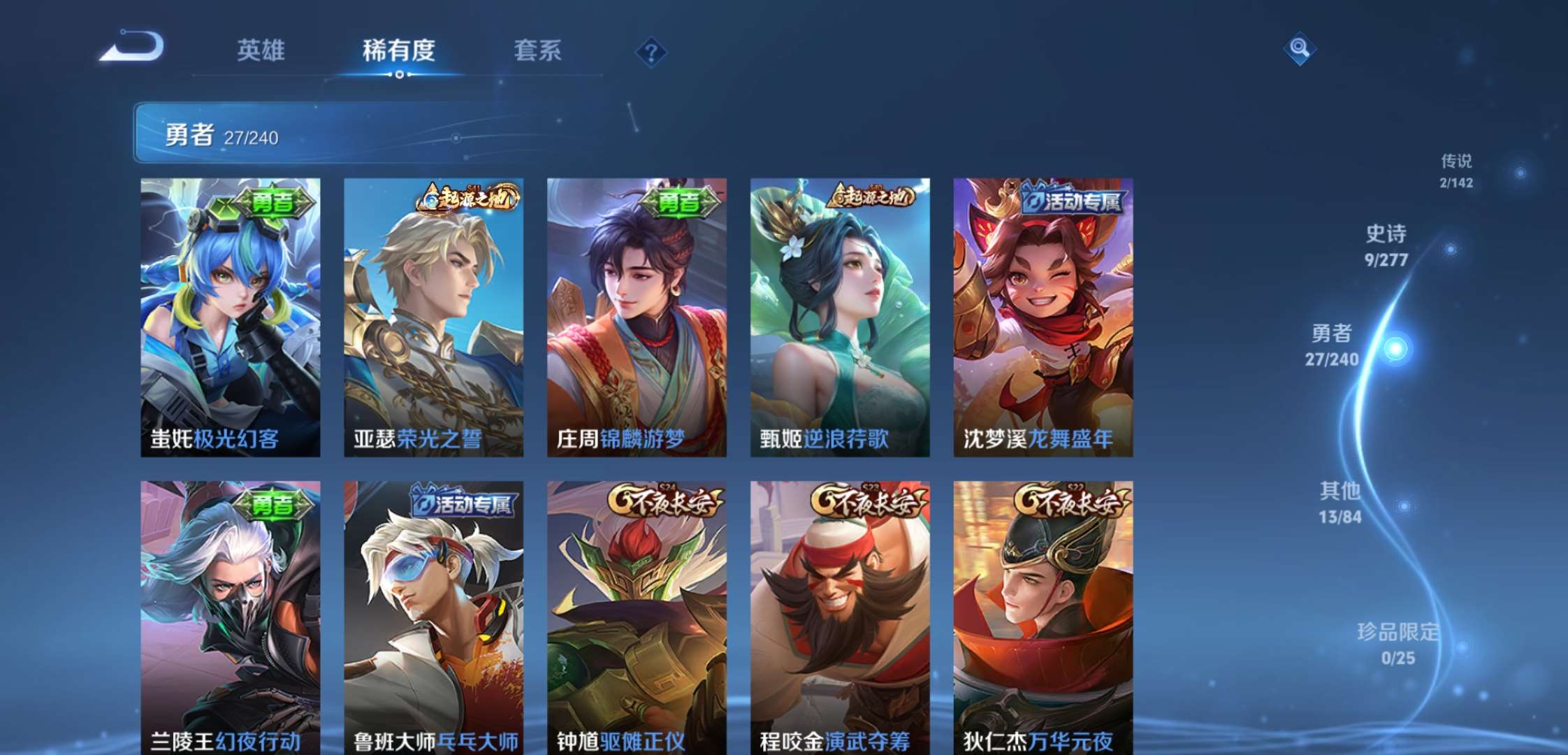
Task: Click the help question mark icon
Action: point(650,51)
